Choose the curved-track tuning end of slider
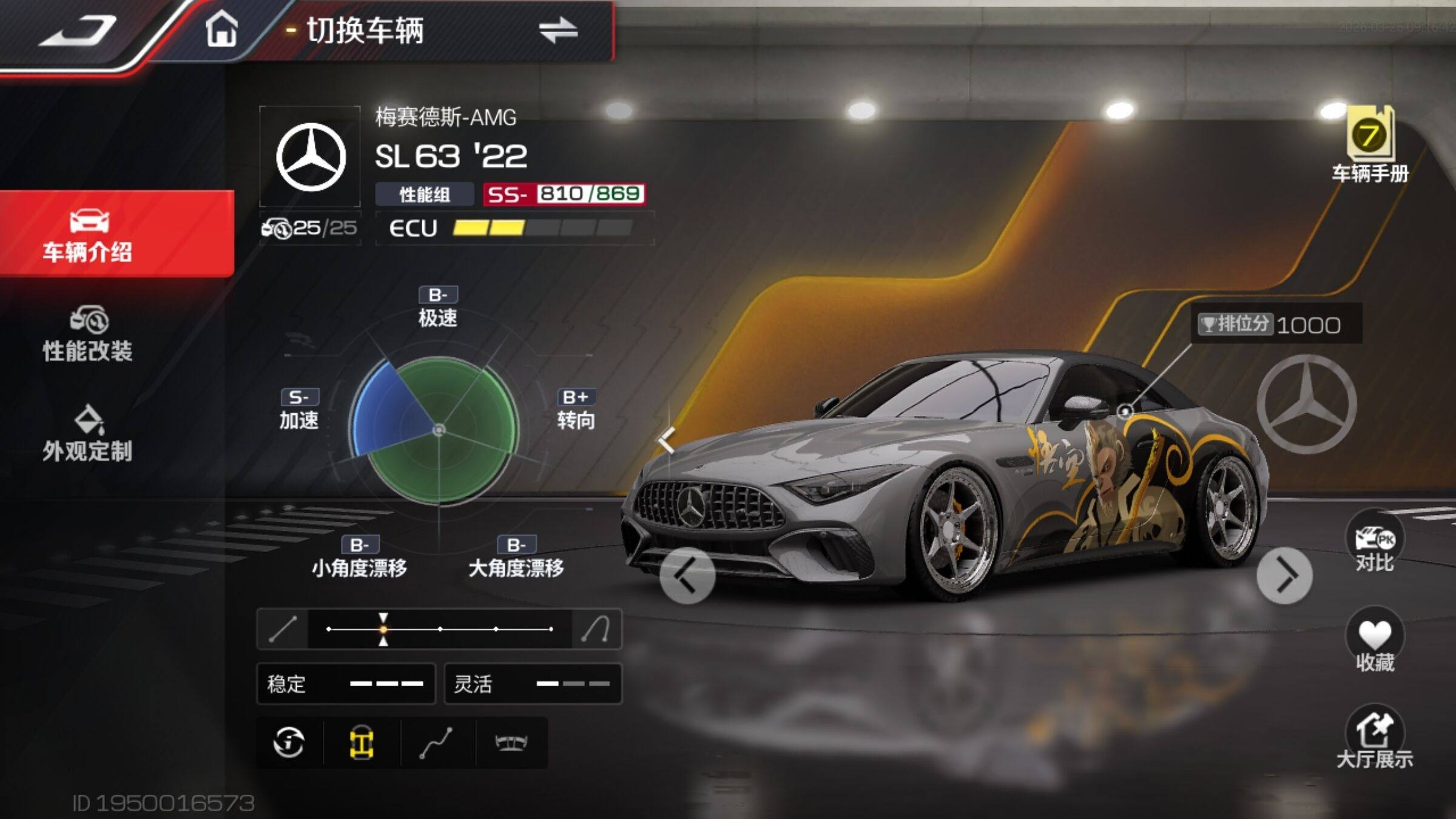 [x=596, y=629]
